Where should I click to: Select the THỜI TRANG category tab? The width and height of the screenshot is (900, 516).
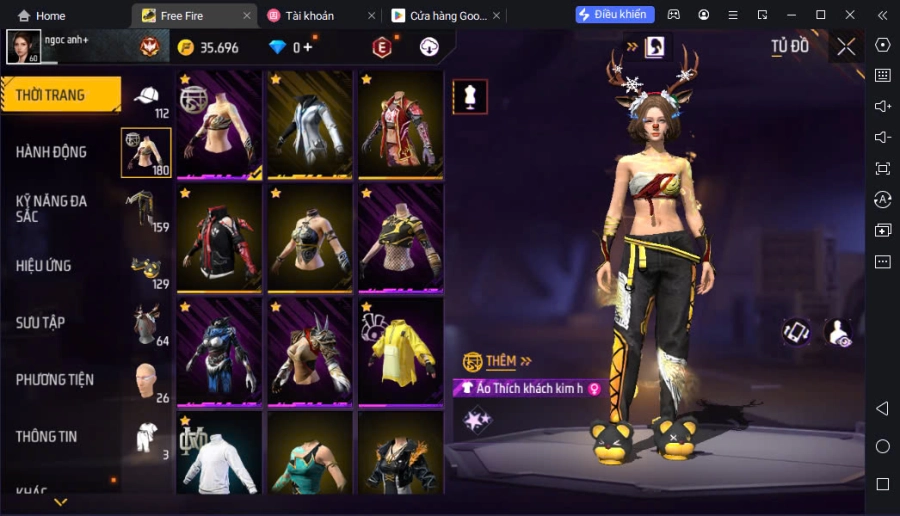pyautogui.click(x=60, y=95)
